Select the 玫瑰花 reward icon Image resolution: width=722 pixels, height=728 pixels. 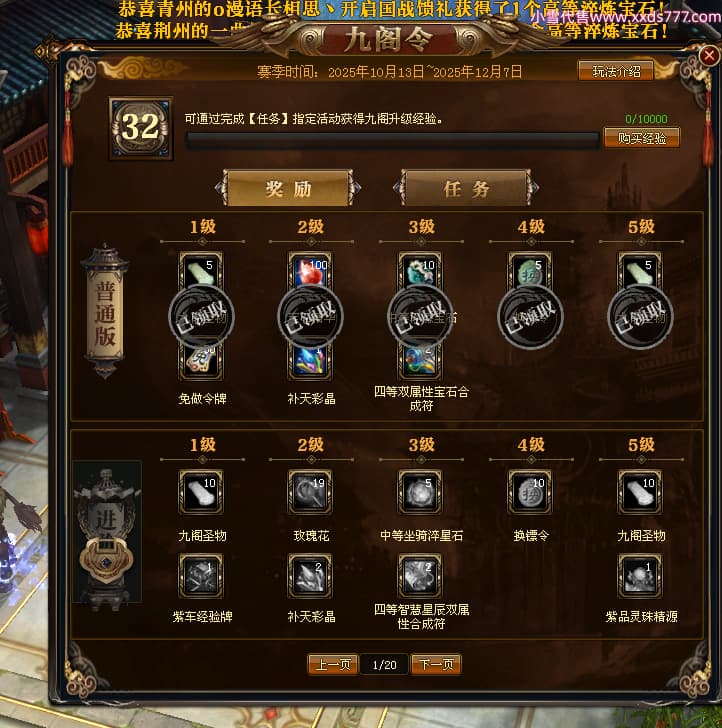point(310,492)
